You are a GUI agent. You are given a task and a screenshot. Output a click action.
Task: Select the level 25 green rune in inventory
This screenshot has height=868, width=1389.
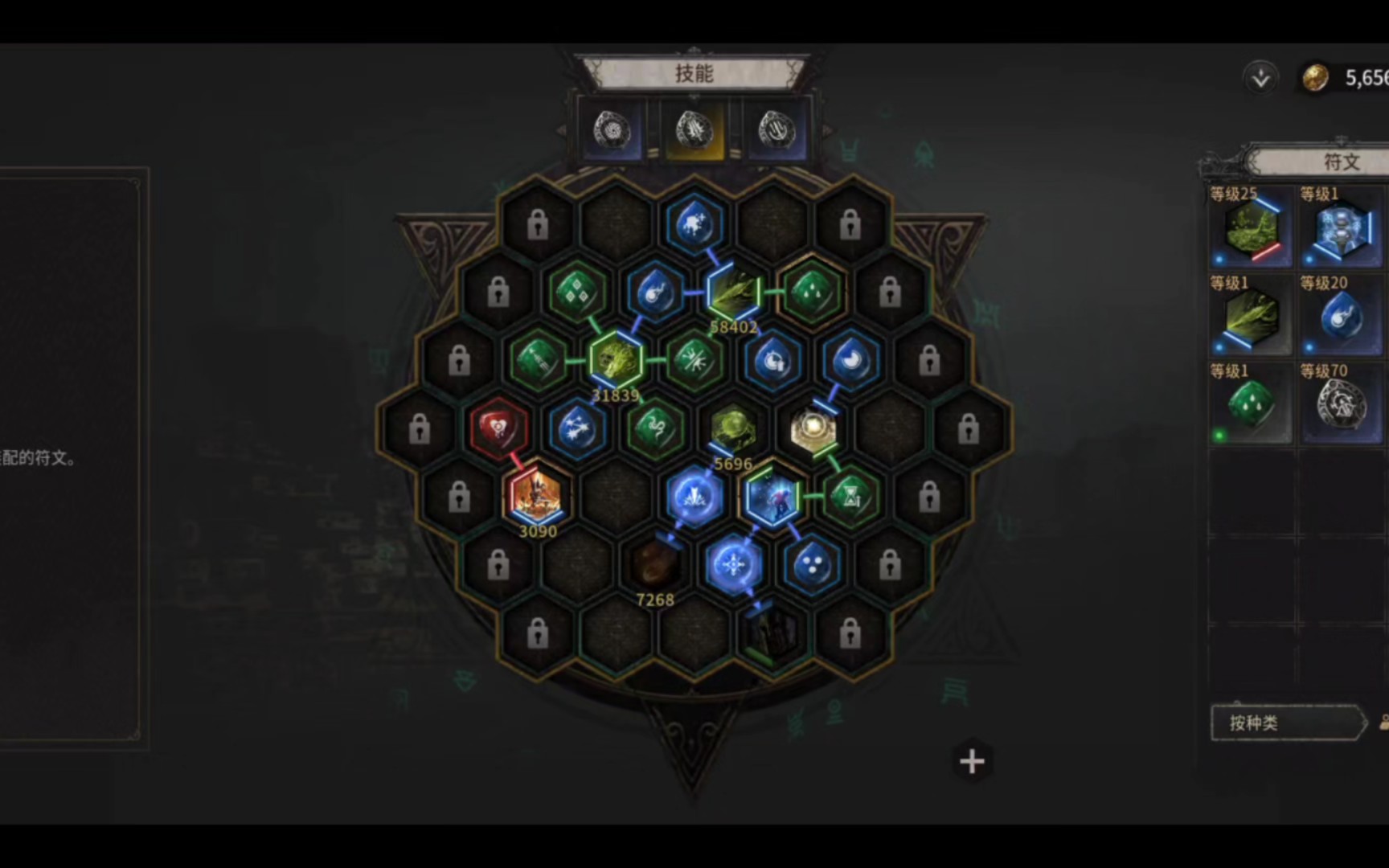coord(1251,230)
